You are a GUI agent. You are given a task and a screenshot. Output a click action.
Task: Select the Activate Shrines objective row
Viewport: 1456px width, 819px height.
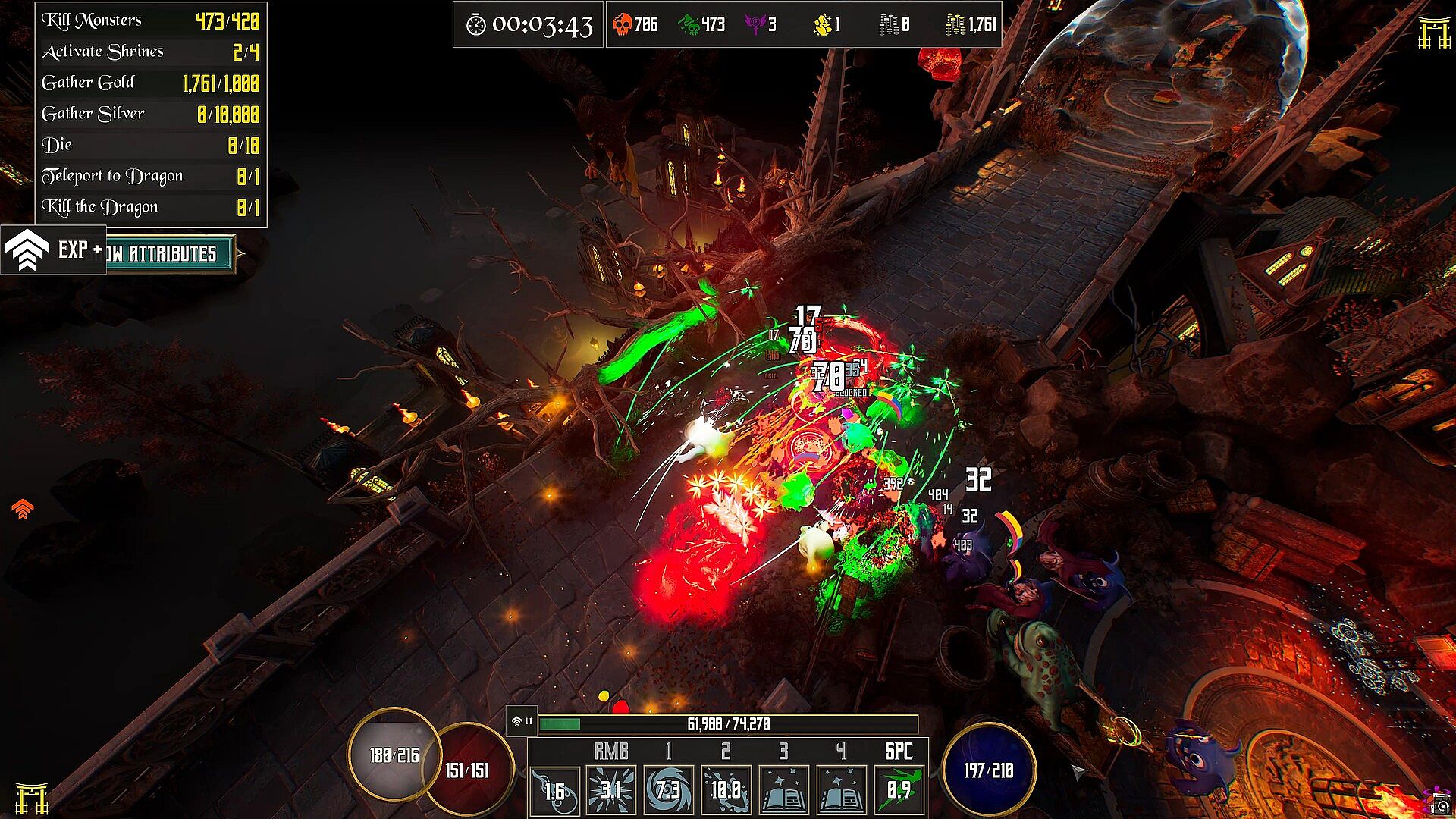[x=150, y=52]
